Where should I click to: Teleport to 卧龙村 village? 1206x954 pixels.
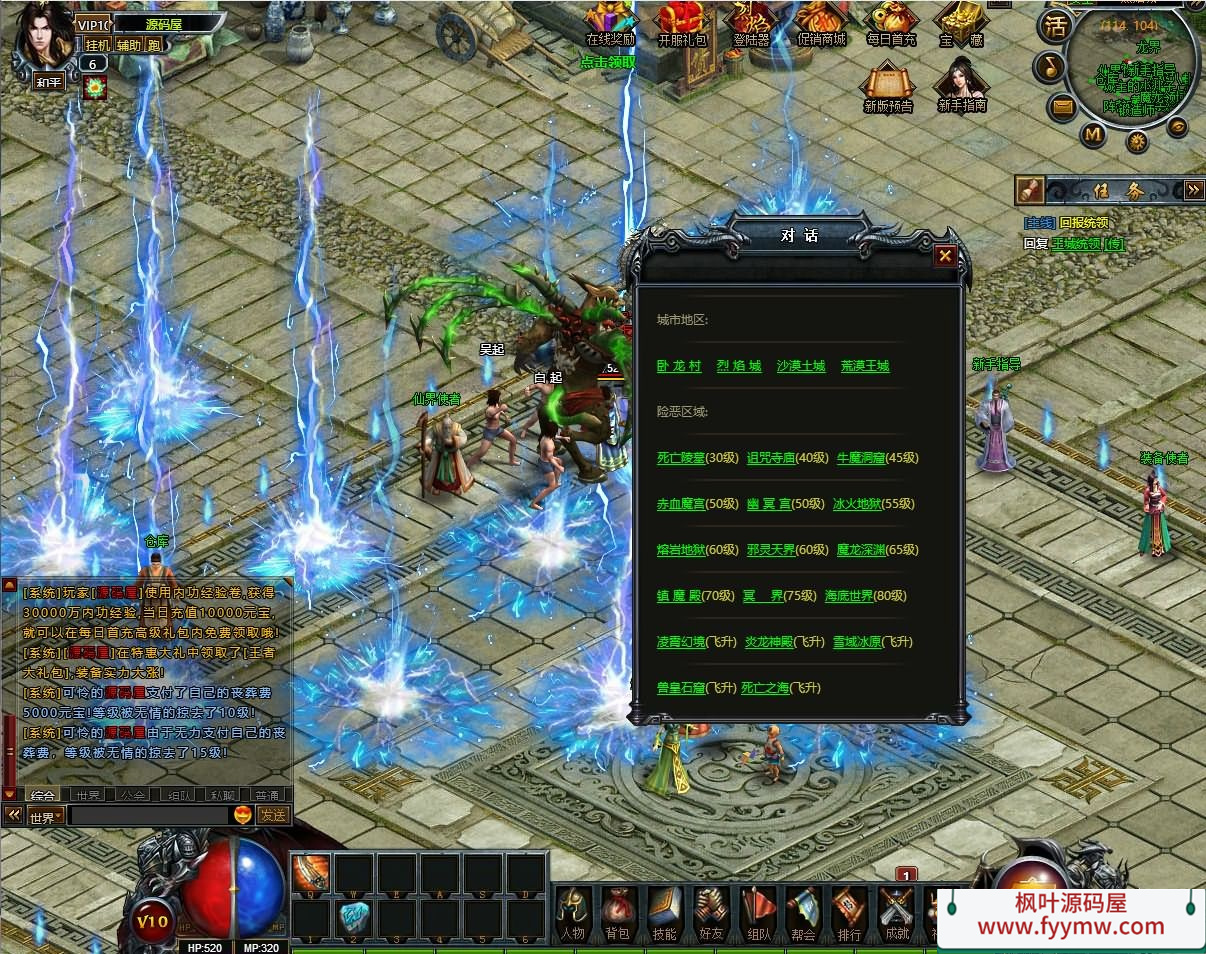(679, 366)
